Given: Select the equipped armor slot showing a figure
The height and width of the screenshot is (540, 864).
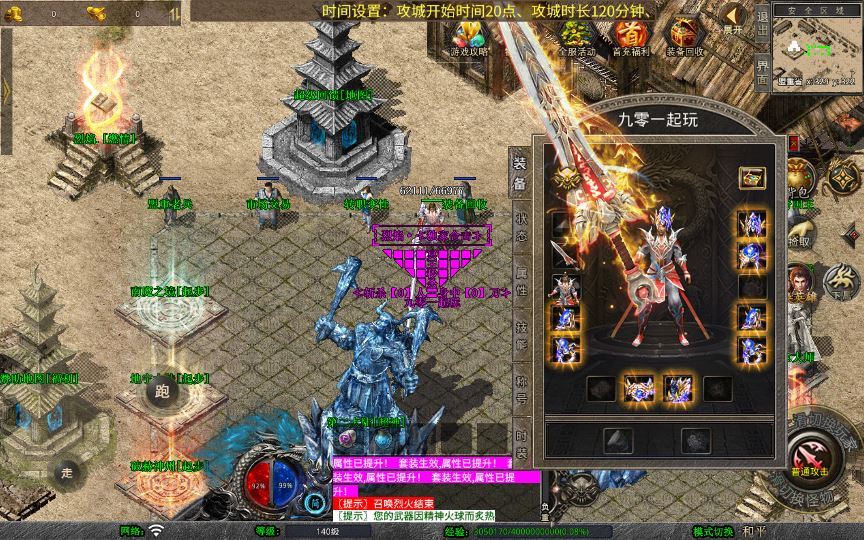Looking at the screenshot, I should 564,288.
